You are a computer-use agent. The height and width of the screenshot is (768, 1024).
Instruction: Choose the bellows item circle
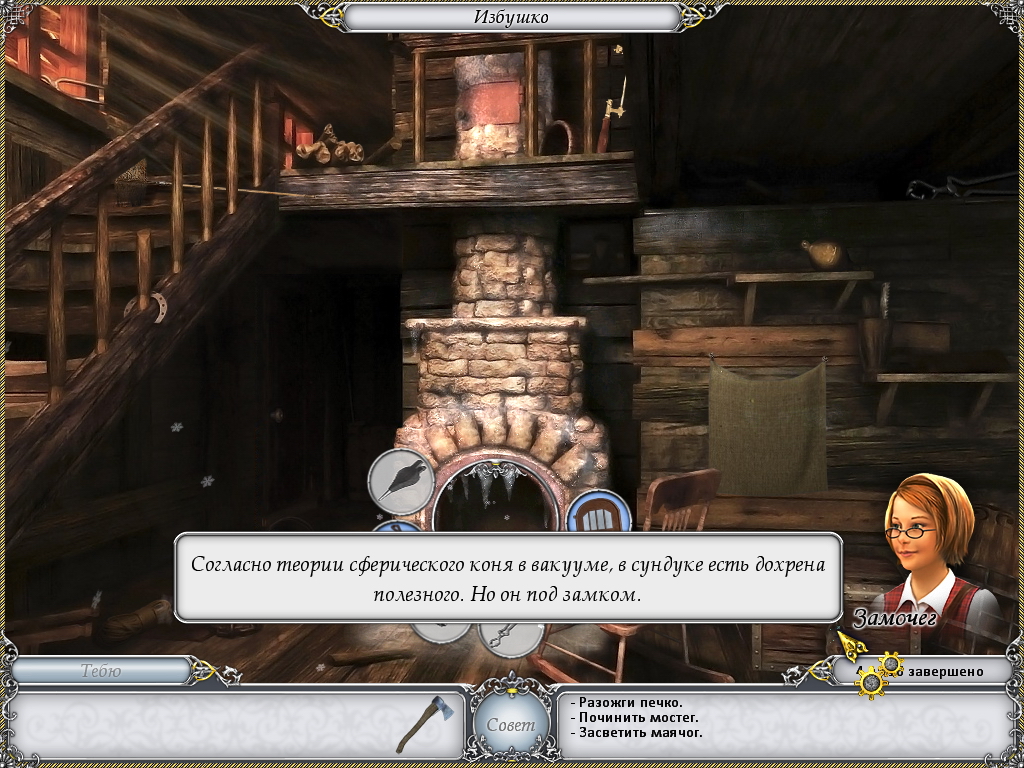point(401,482)
